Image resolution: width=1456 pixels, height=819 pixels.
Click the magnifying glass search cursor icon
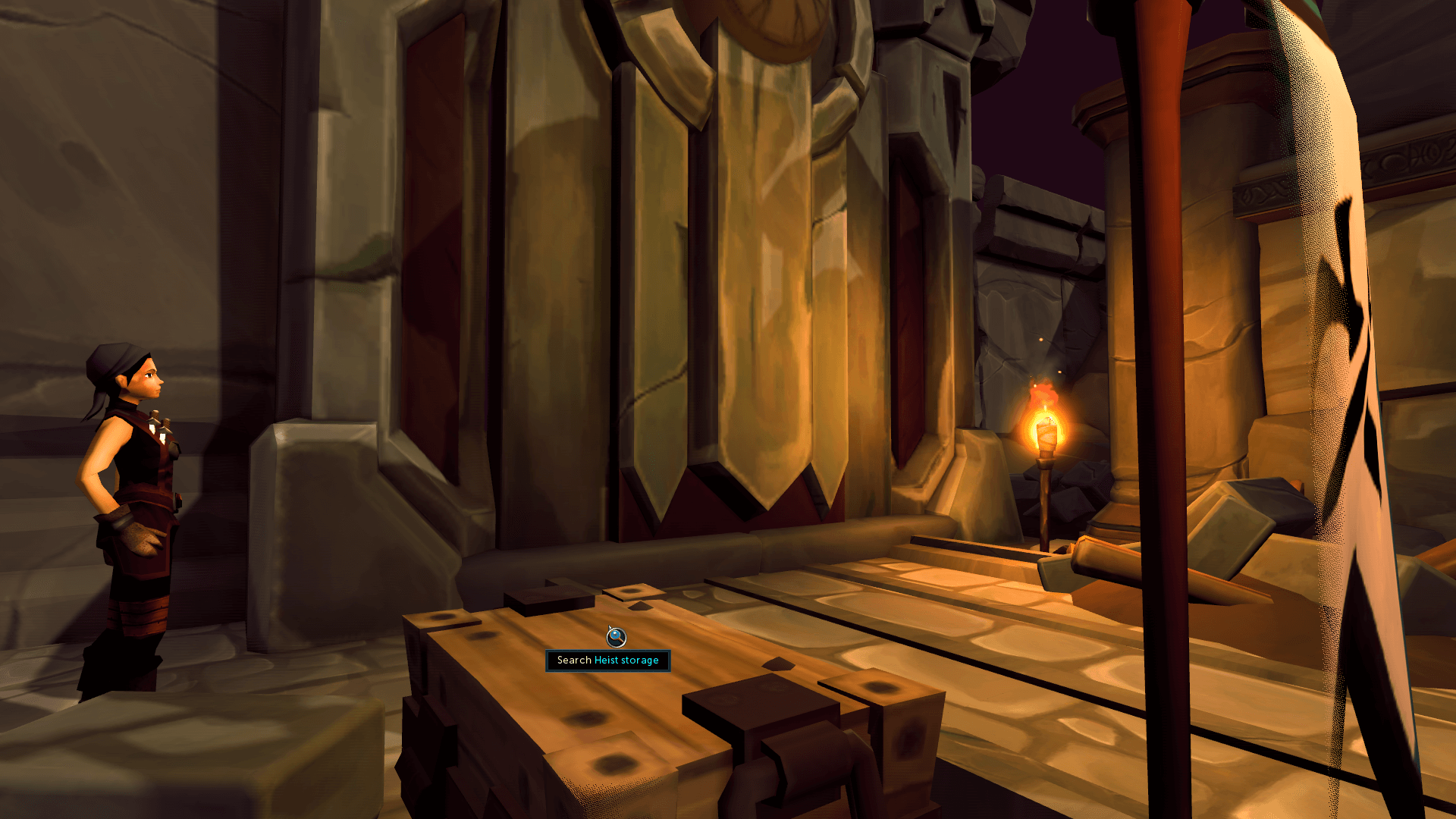point(617,638)
